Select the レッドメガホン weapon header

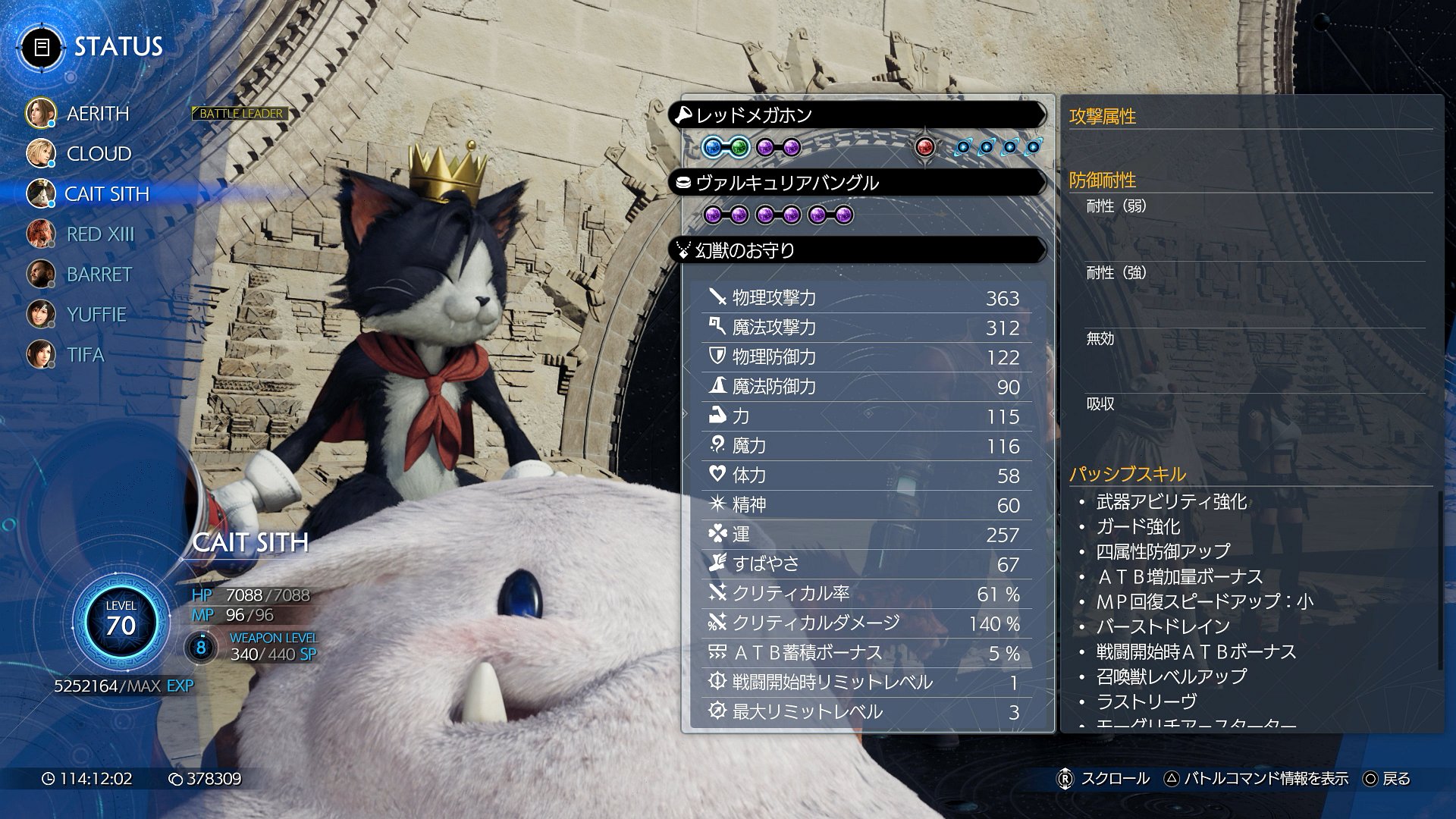(857, 115)
